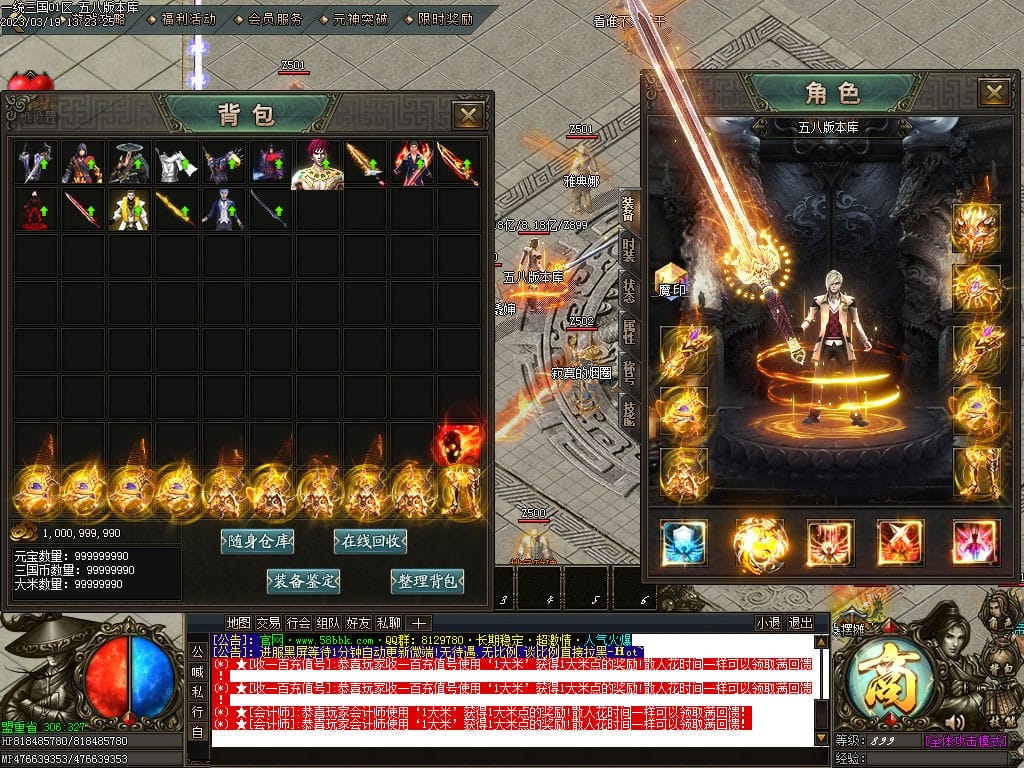
Task: Open the 好友 friends list
Action: (358, 623)
